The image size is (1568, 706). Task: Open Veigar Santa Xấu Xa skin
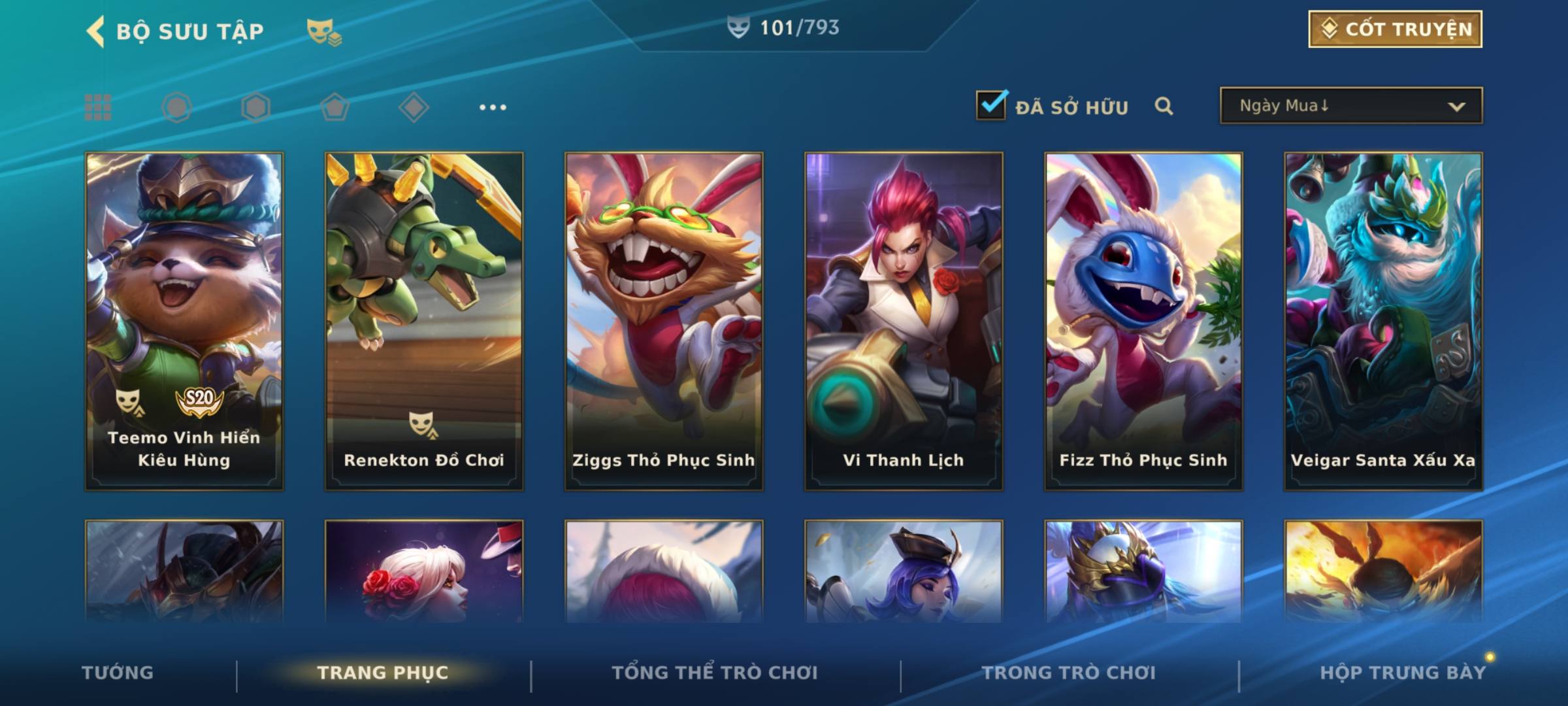1383,320
